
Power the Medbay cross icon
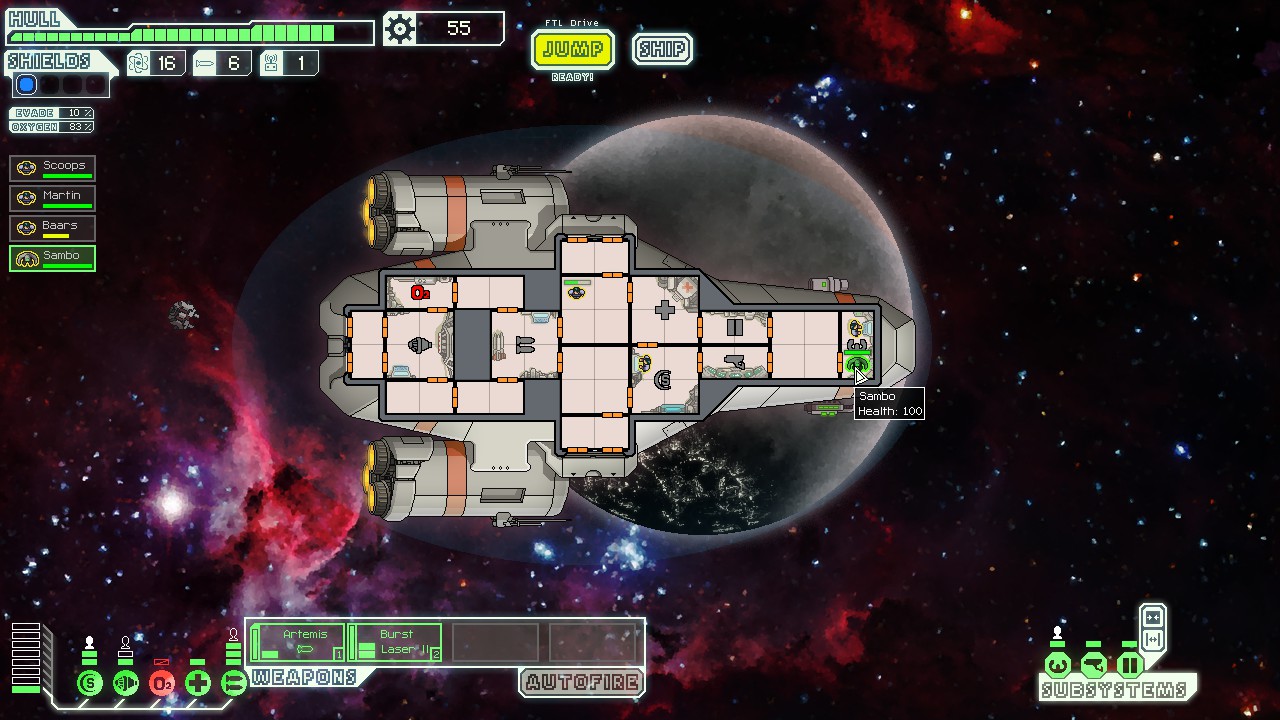tap(198, 684)
